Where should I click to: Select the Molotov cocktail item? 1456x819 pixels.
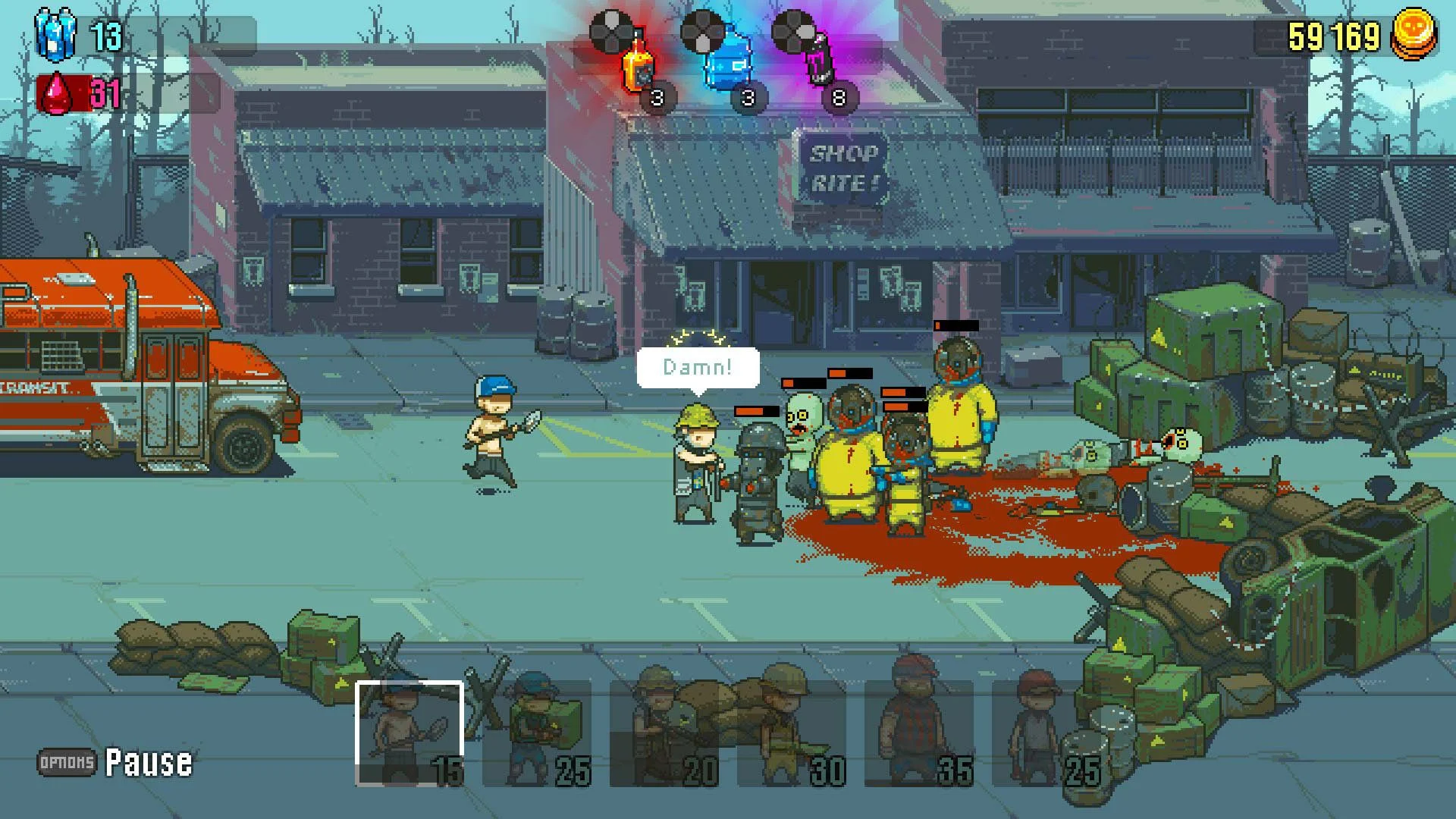(637, 68)
